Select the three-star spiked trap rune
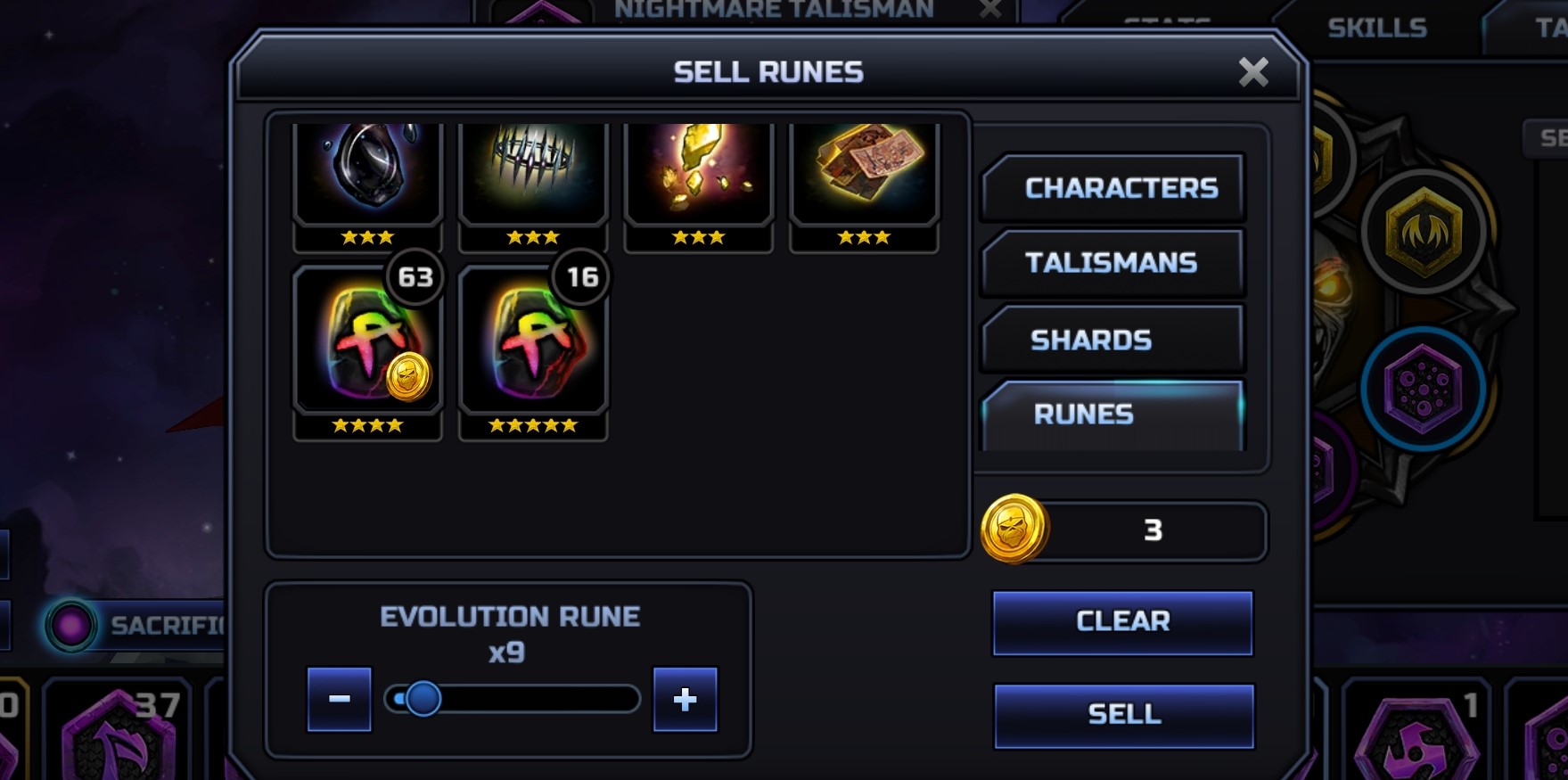This screenshot has width=1568, height=780. click(x=532, y=172)
